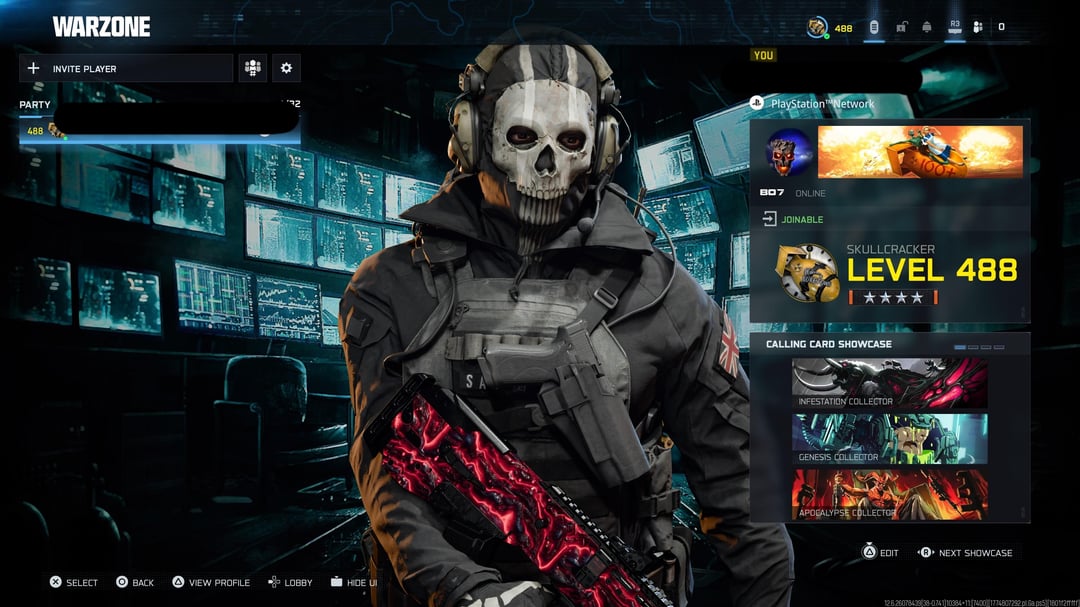This screenshot has width=1080, height=607.
Task: Select the battery-shaped token icon in top bar
Action: [874, 27]
